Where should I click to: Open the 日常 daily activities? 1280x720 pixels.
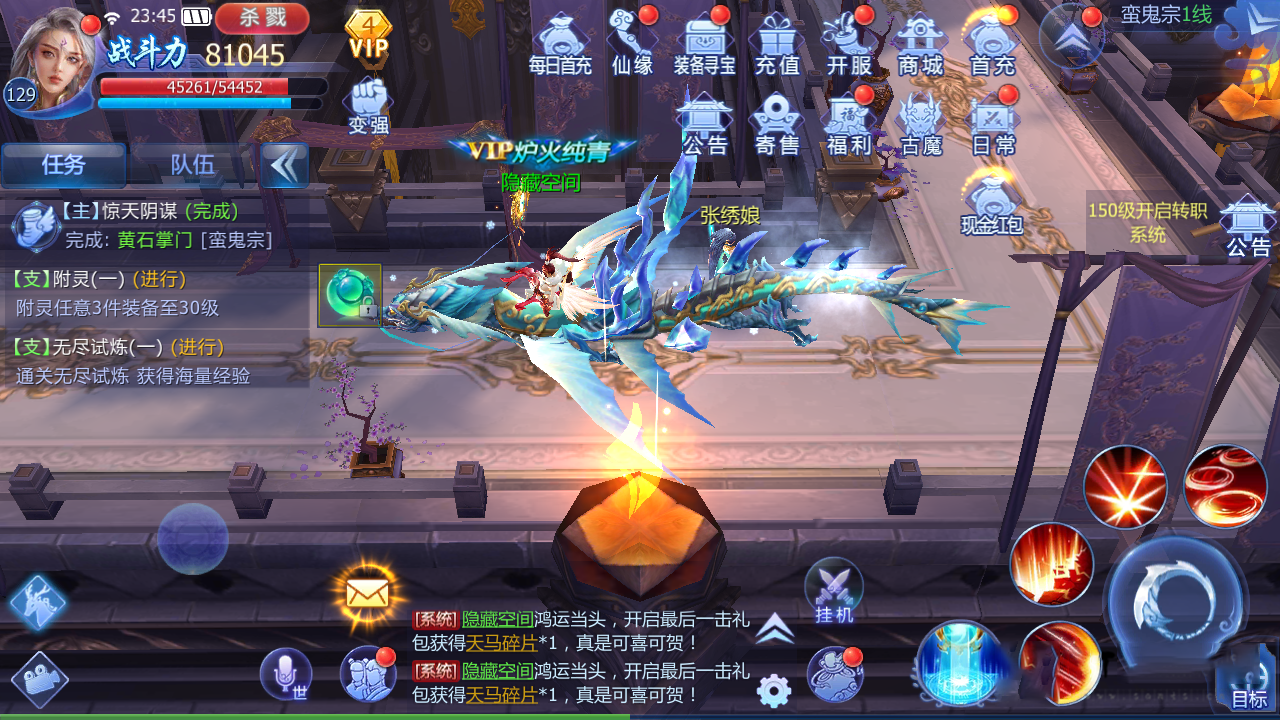pyautogui.click(x=993, y=123)
